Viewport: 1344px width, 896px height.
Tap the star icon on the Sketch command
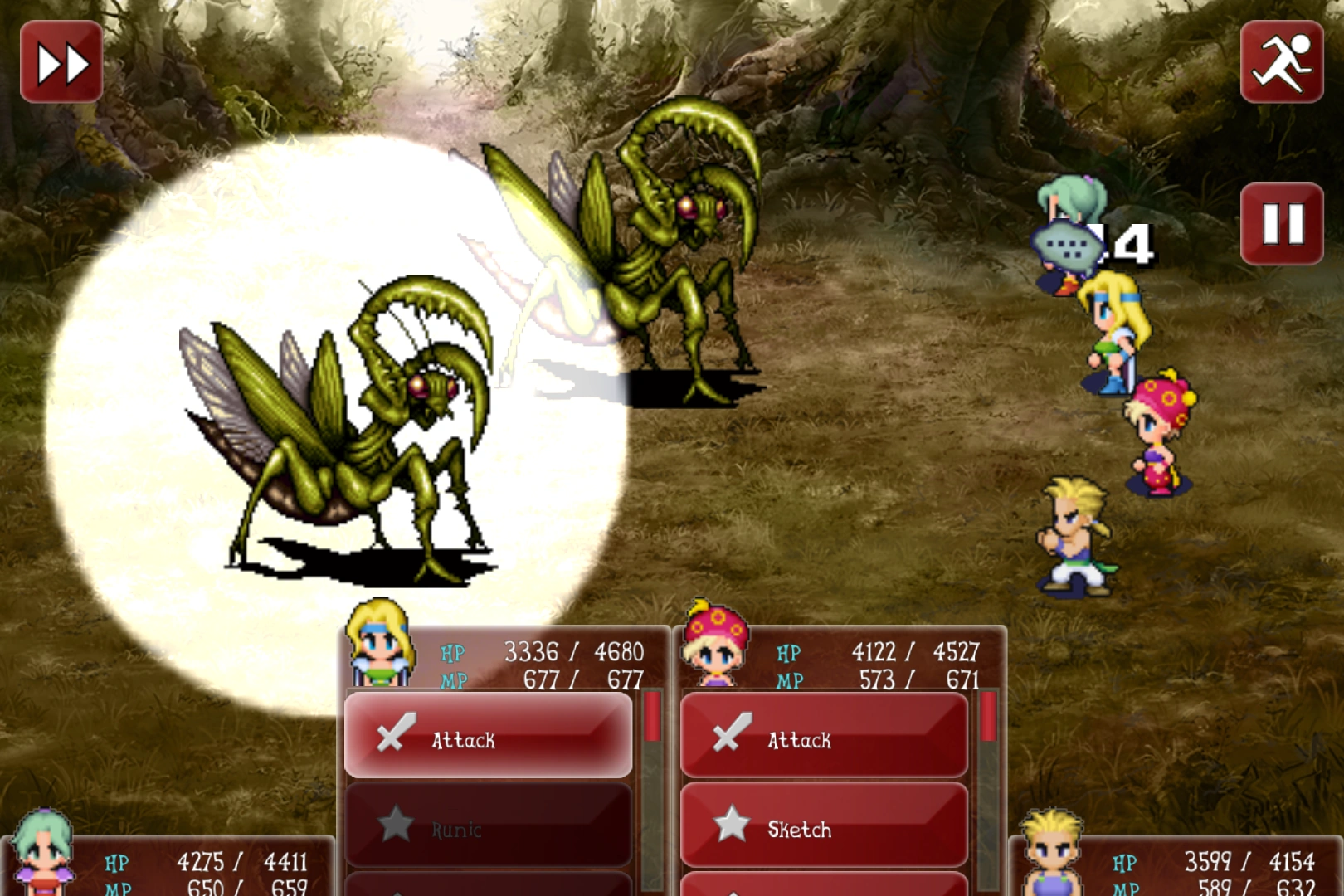point(732,825)
